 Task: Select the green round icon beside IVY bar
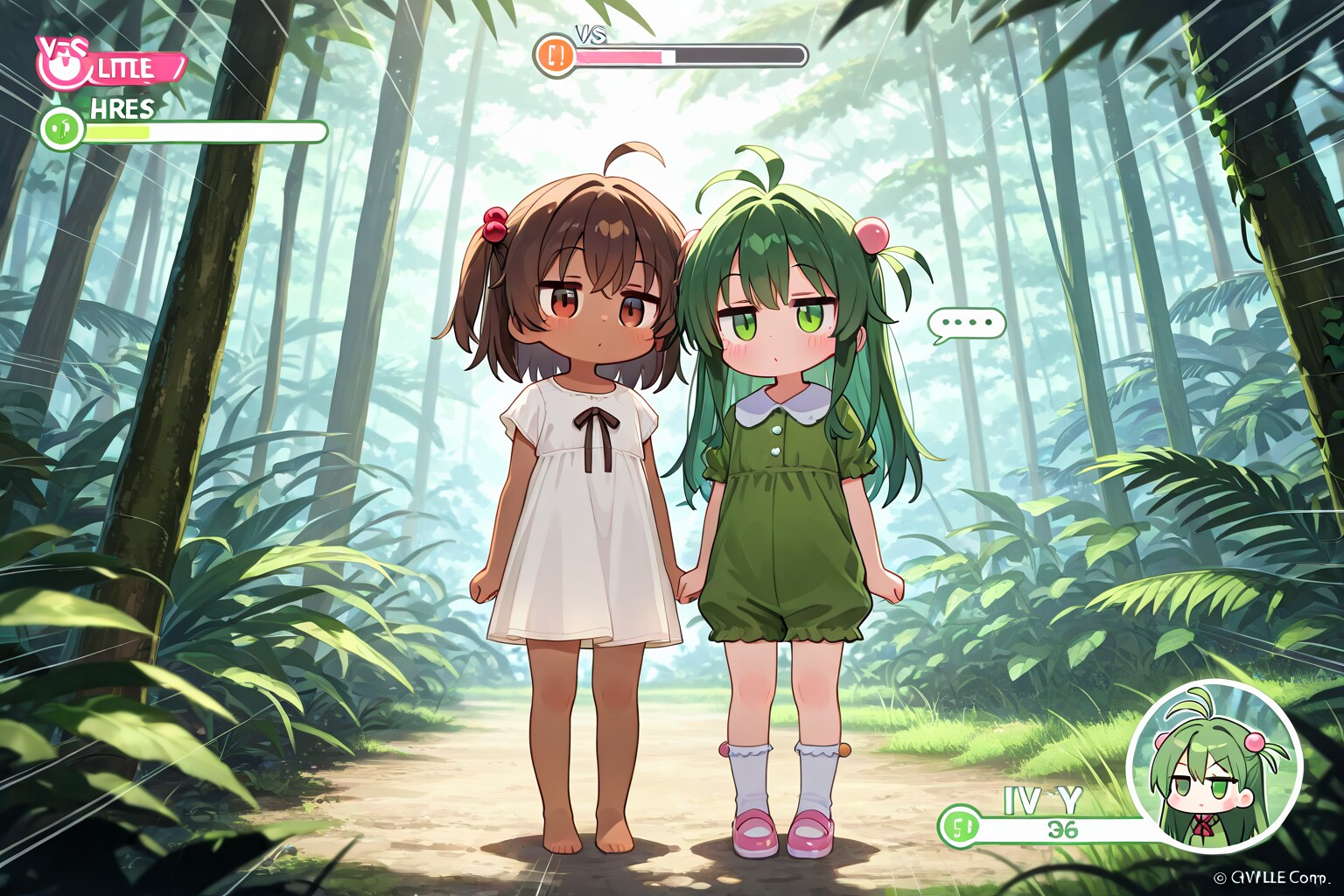click(x=958, y=826)
